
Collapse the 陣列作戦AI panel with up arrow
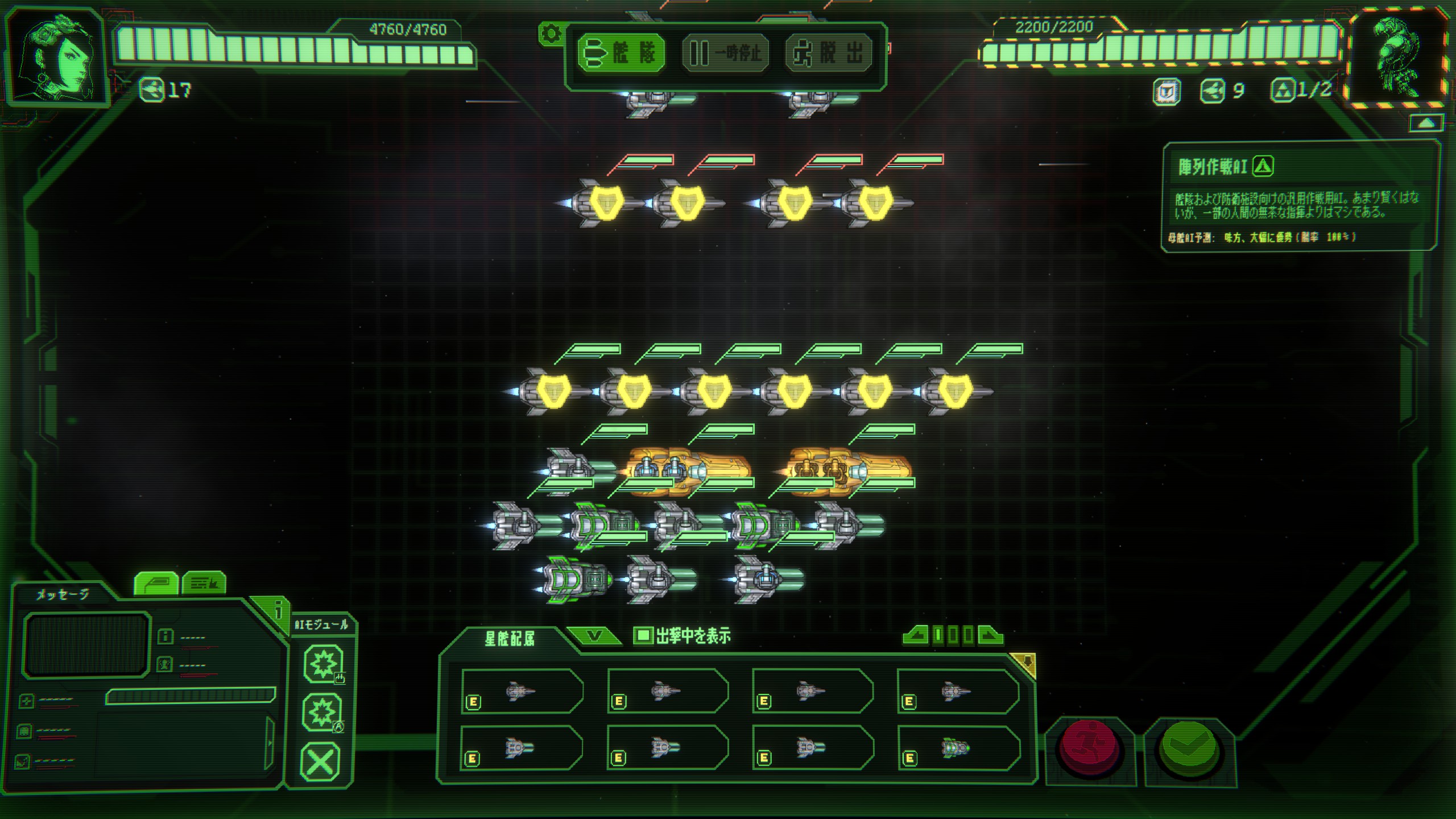click(x=1426, y=123)
